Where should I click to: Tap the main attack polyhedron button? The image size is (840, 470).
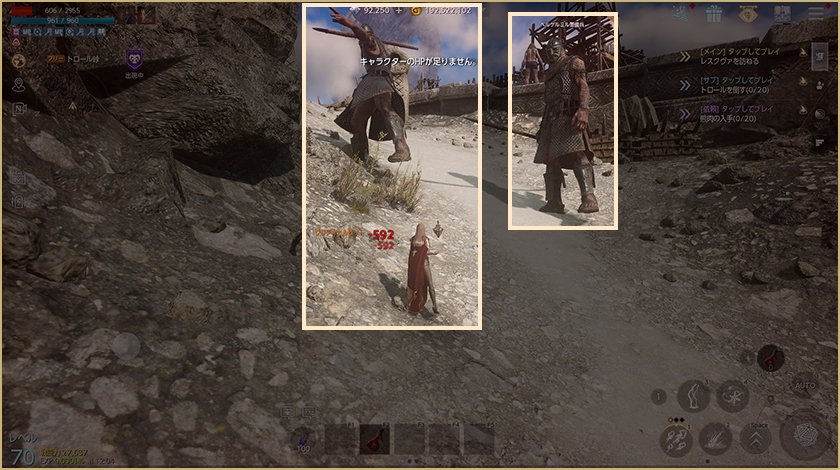point(805,436)
